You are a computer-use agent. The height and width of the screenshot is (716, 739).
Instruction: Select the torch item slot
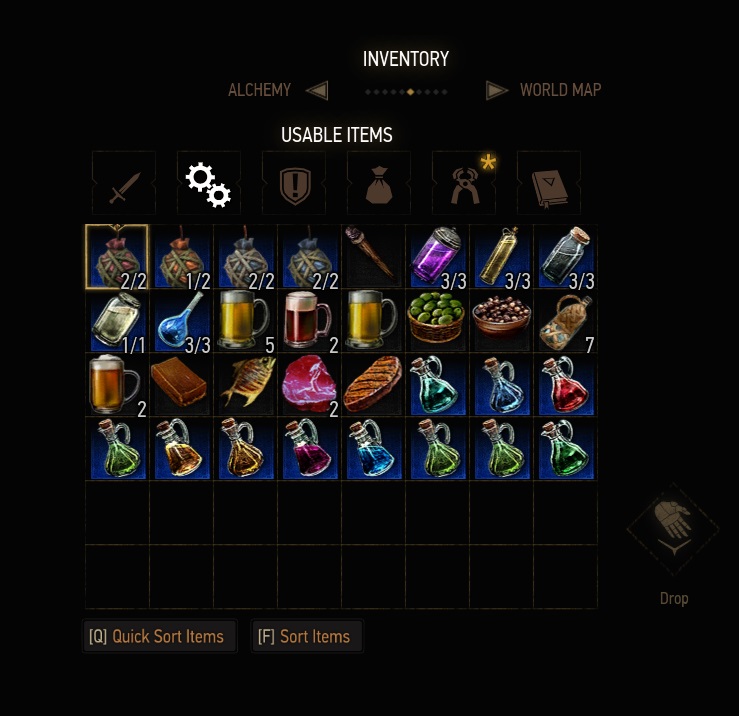tap(373, 256)
